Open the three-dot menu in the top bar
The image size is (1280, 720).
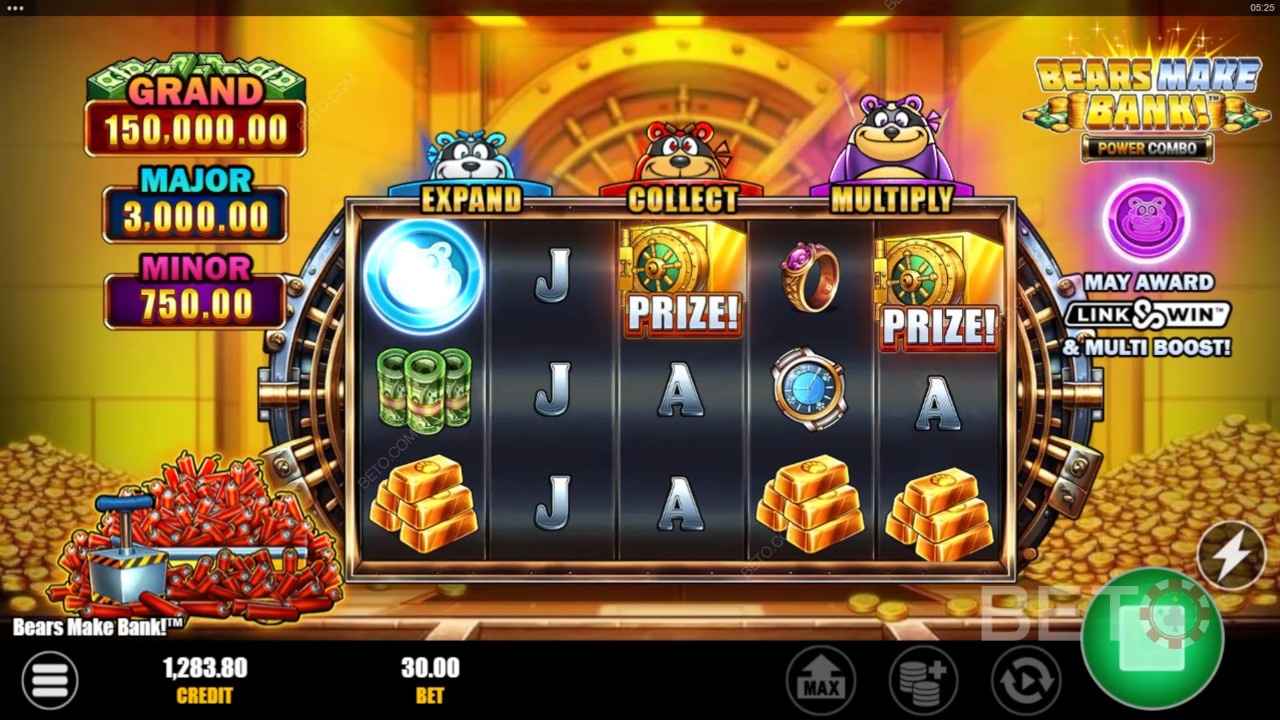[x=15, y=7]
